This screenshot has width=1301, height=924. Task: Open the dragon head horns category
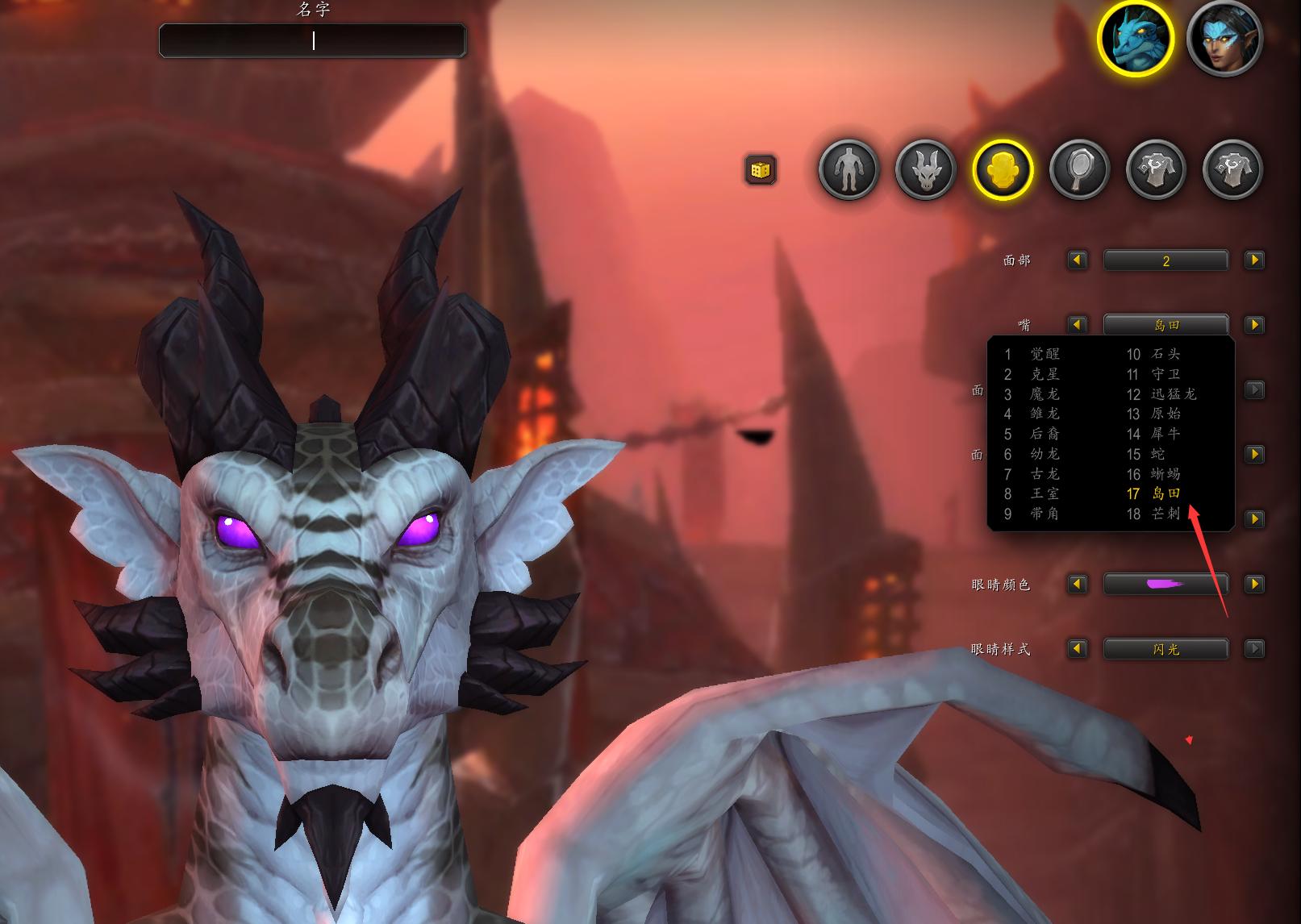point(925,169)
